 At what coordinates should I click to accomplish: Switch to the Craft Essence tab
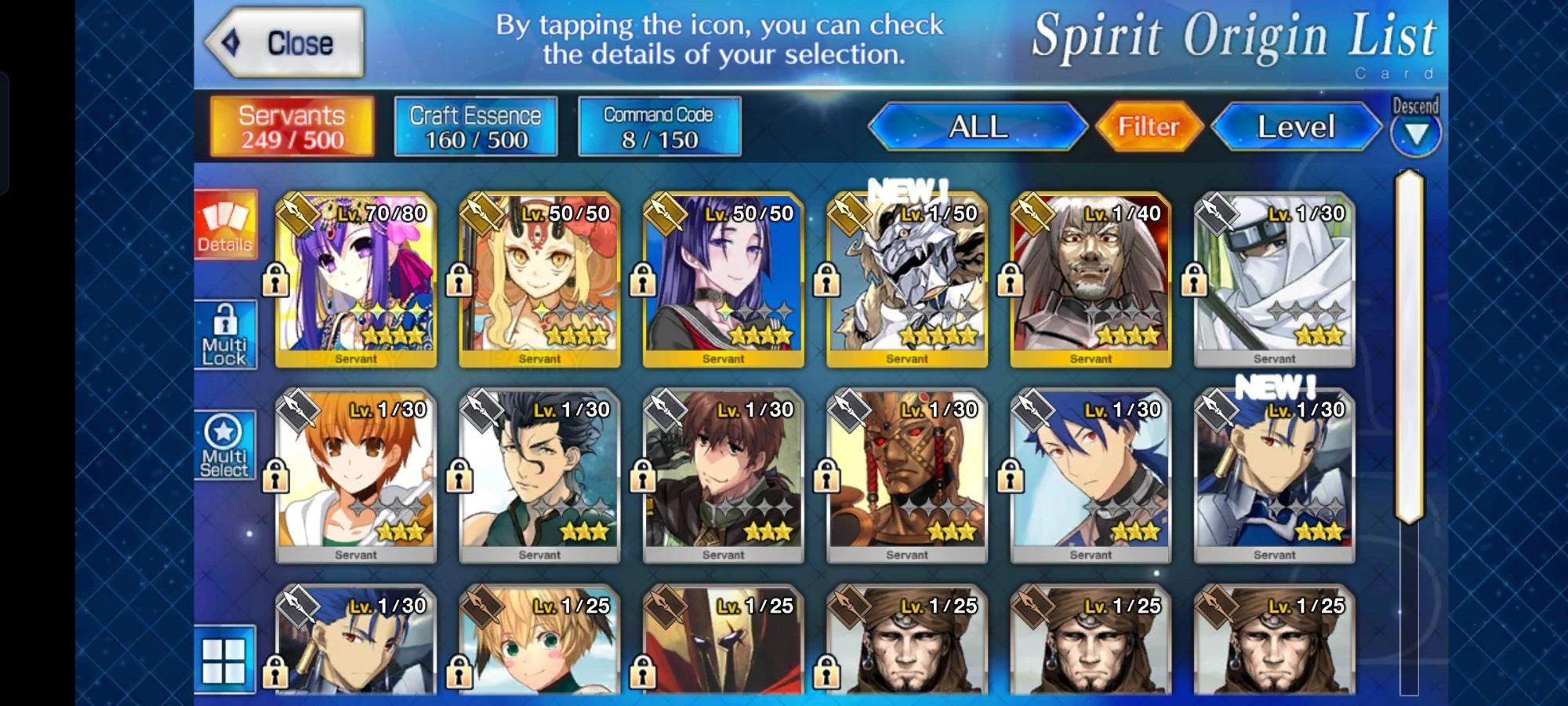coord(474,126)
